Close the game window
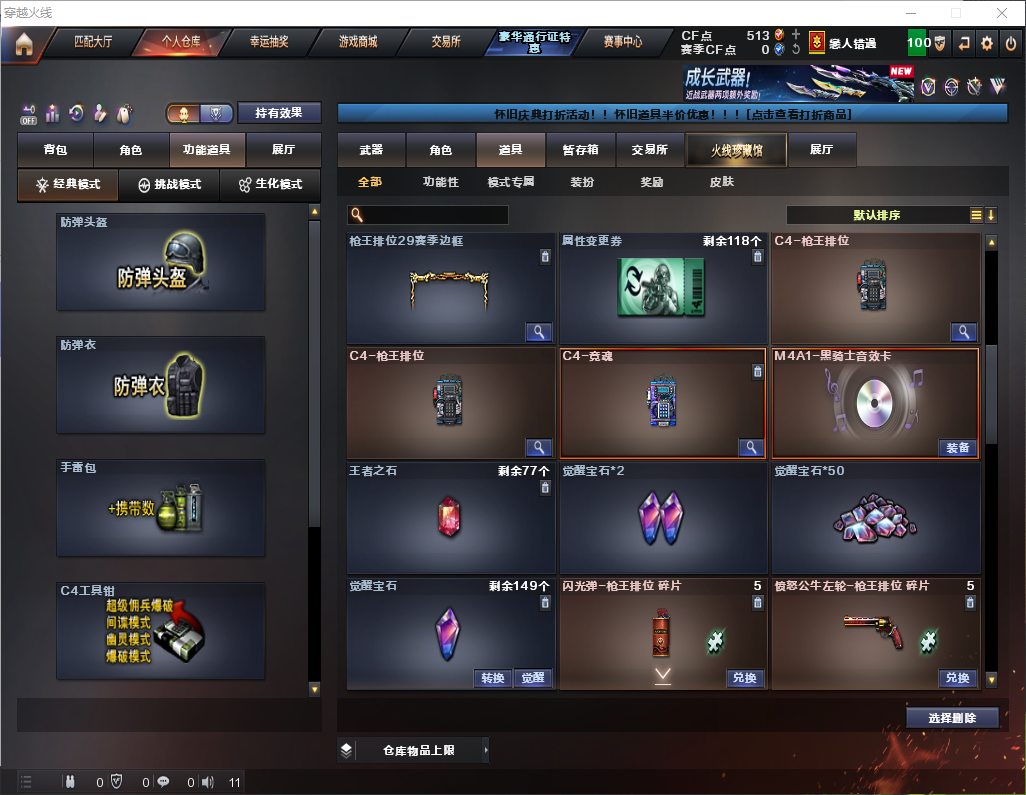This screenshot has width=1026, height=795. (x=1002, y=13)
